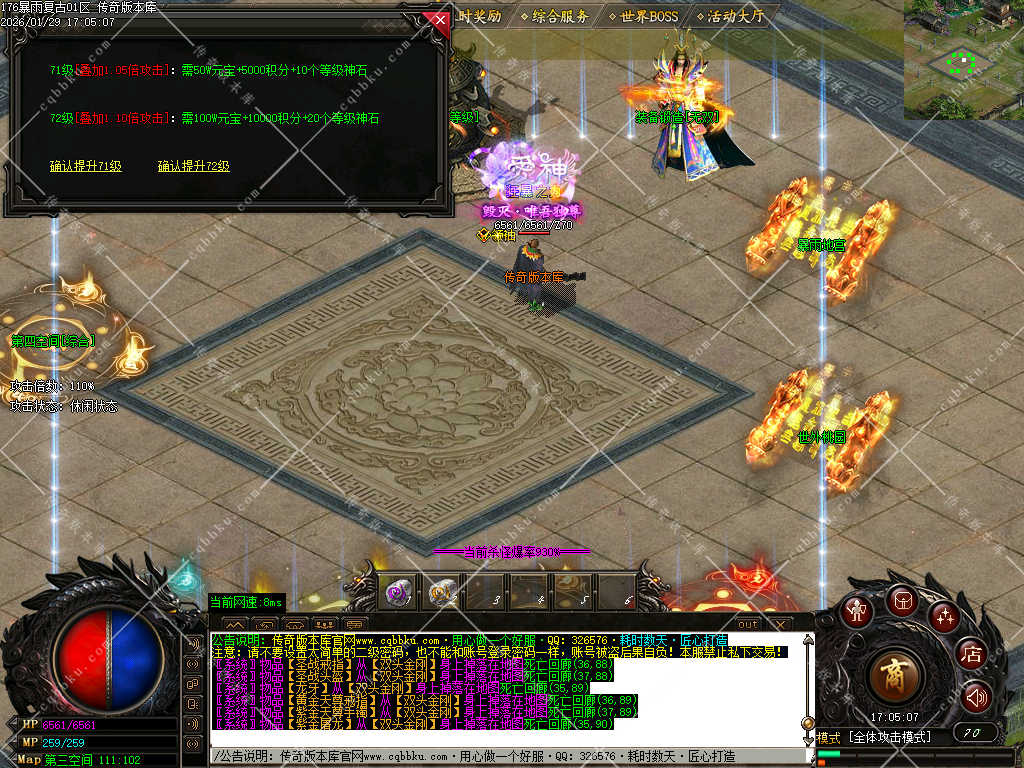Image resolution: width=1024 pixels, height=768 pixels.
Task: Open the 店 store icon
Action: point(971,655)
